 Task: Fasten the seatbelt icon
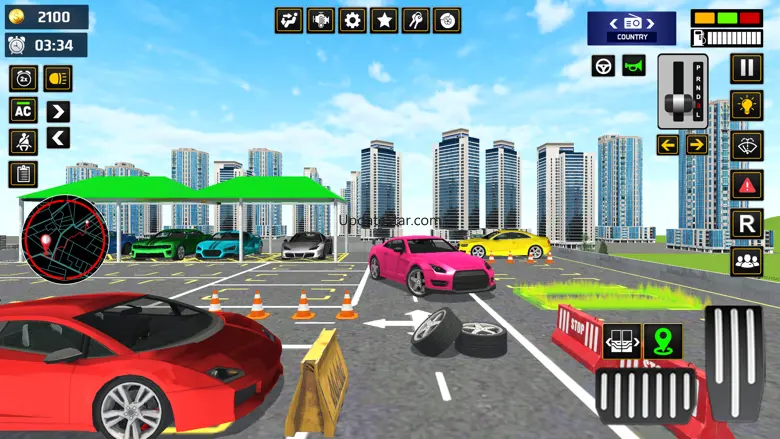(23, 142)
